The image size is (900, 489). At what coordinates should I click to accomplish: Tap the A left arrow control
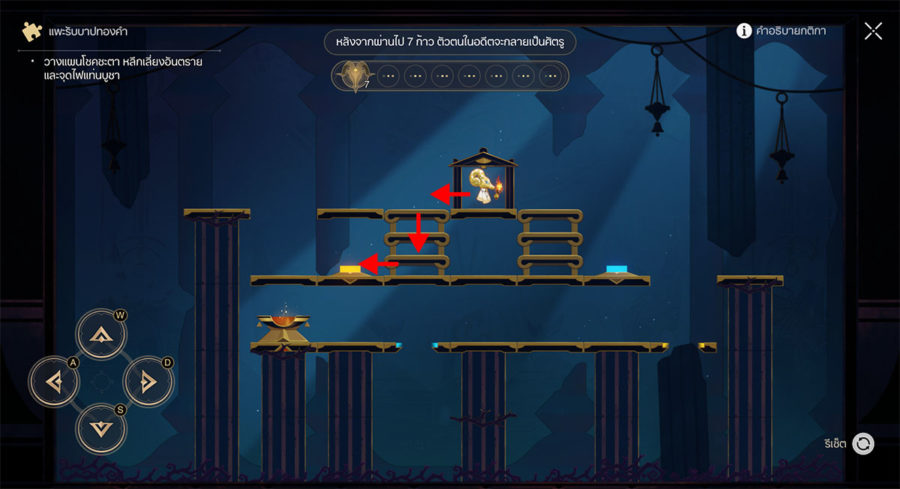54,381
